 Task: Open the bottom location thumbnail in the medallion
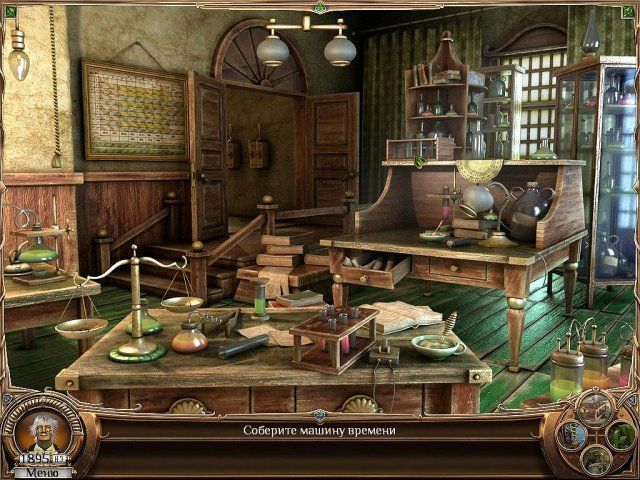coord(595,460)
